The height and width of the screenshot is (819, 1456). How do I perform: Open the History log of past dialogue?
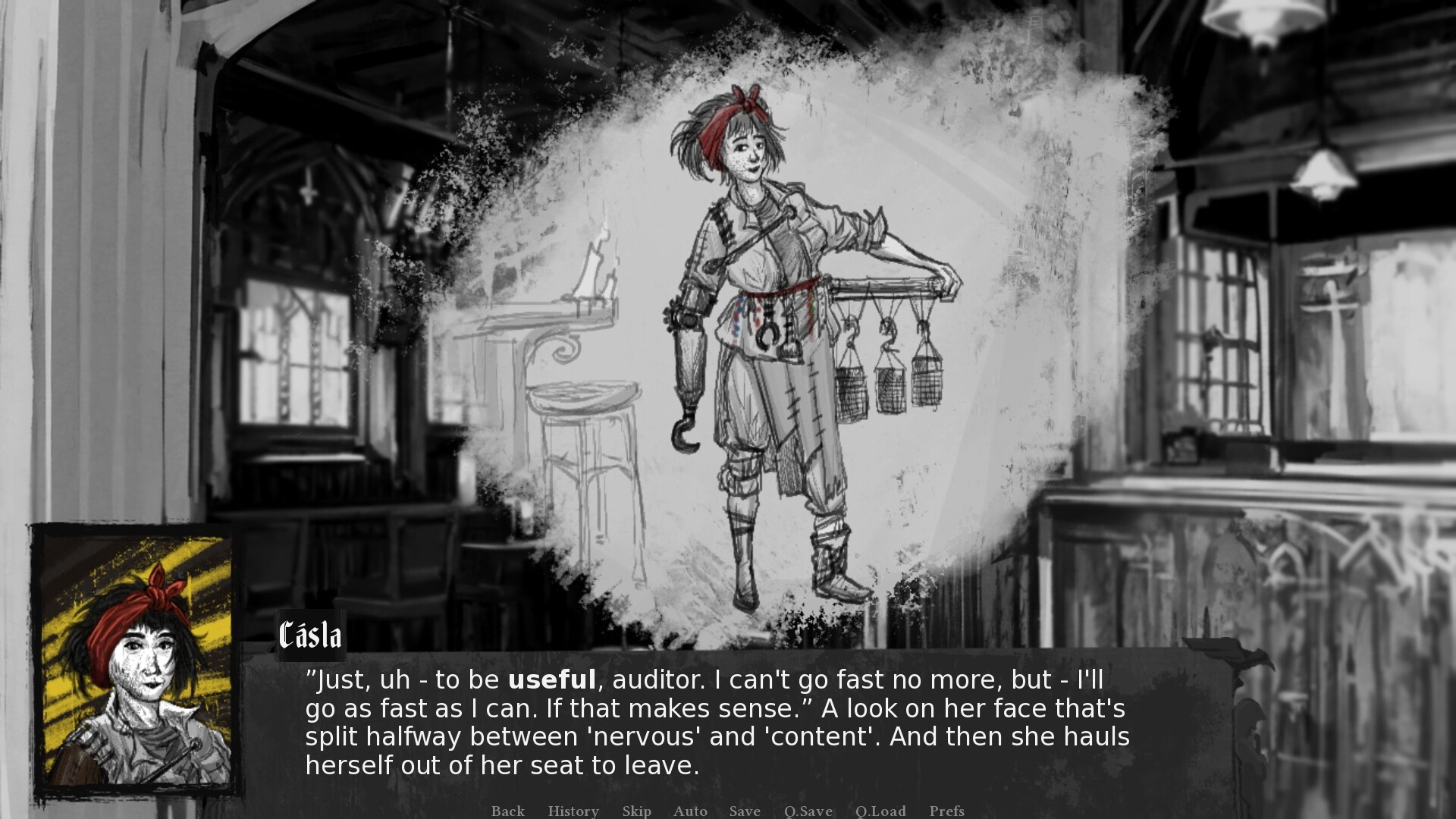573,811
